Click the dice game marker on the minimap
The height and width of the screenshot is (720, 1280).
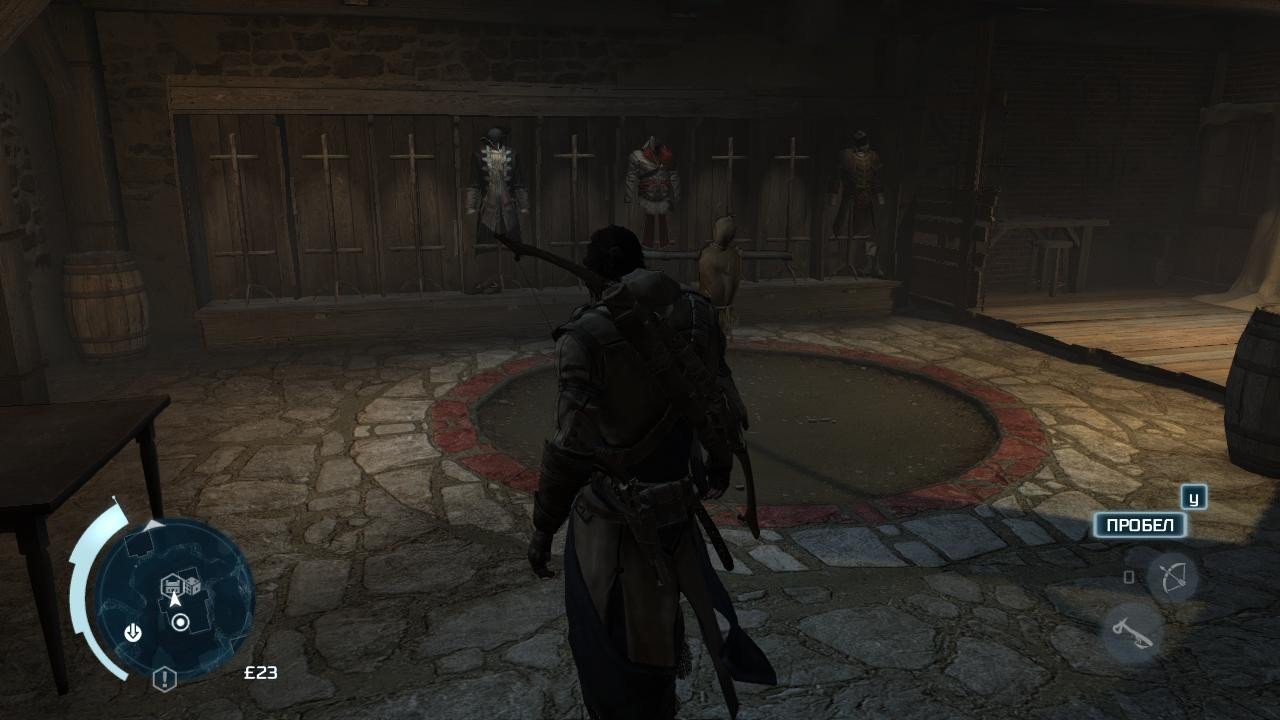(x=190, y=584)
